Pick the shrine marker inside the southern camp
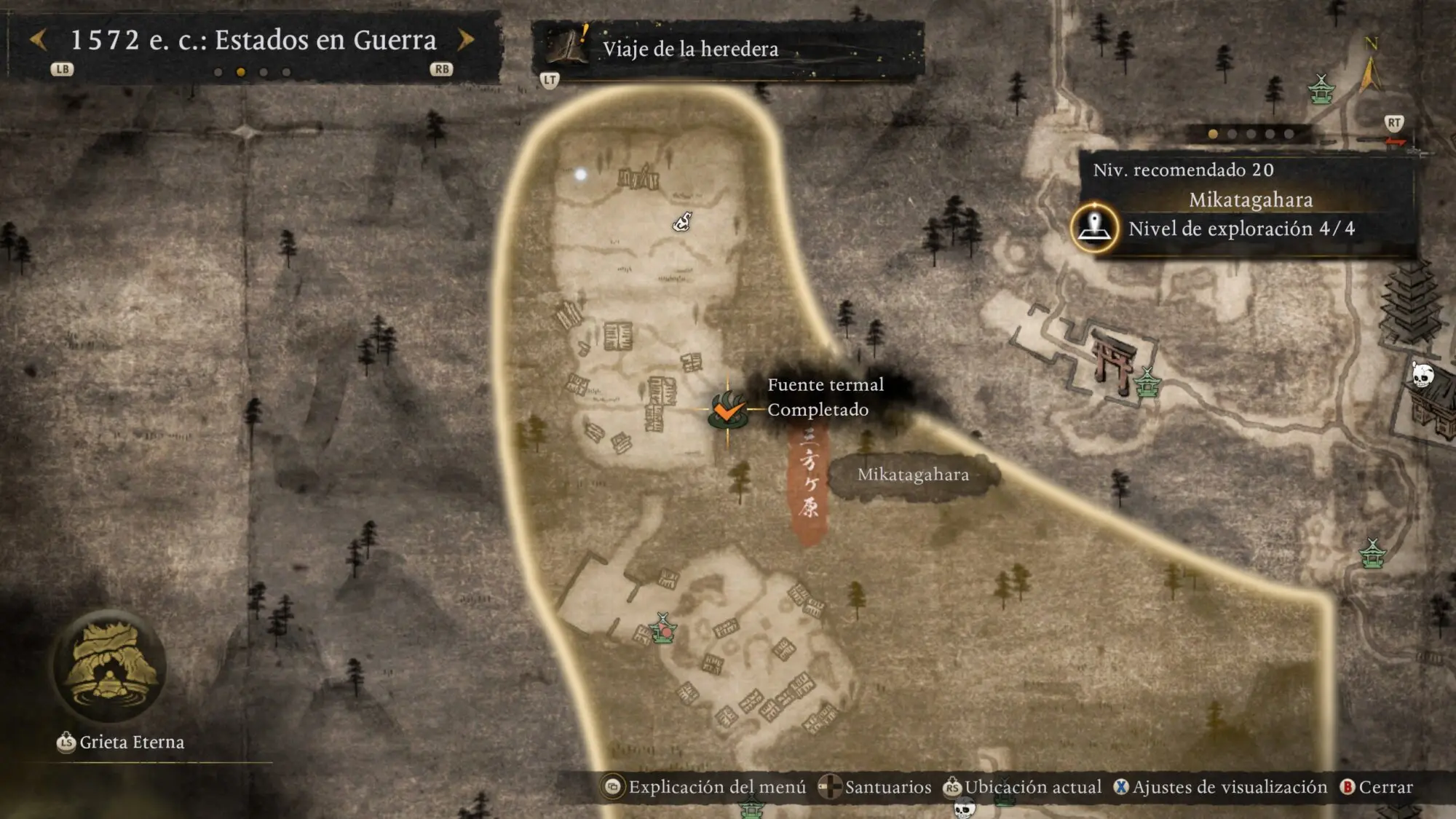1456x819 pixels. pyautogui.click(x=662, y=628)
